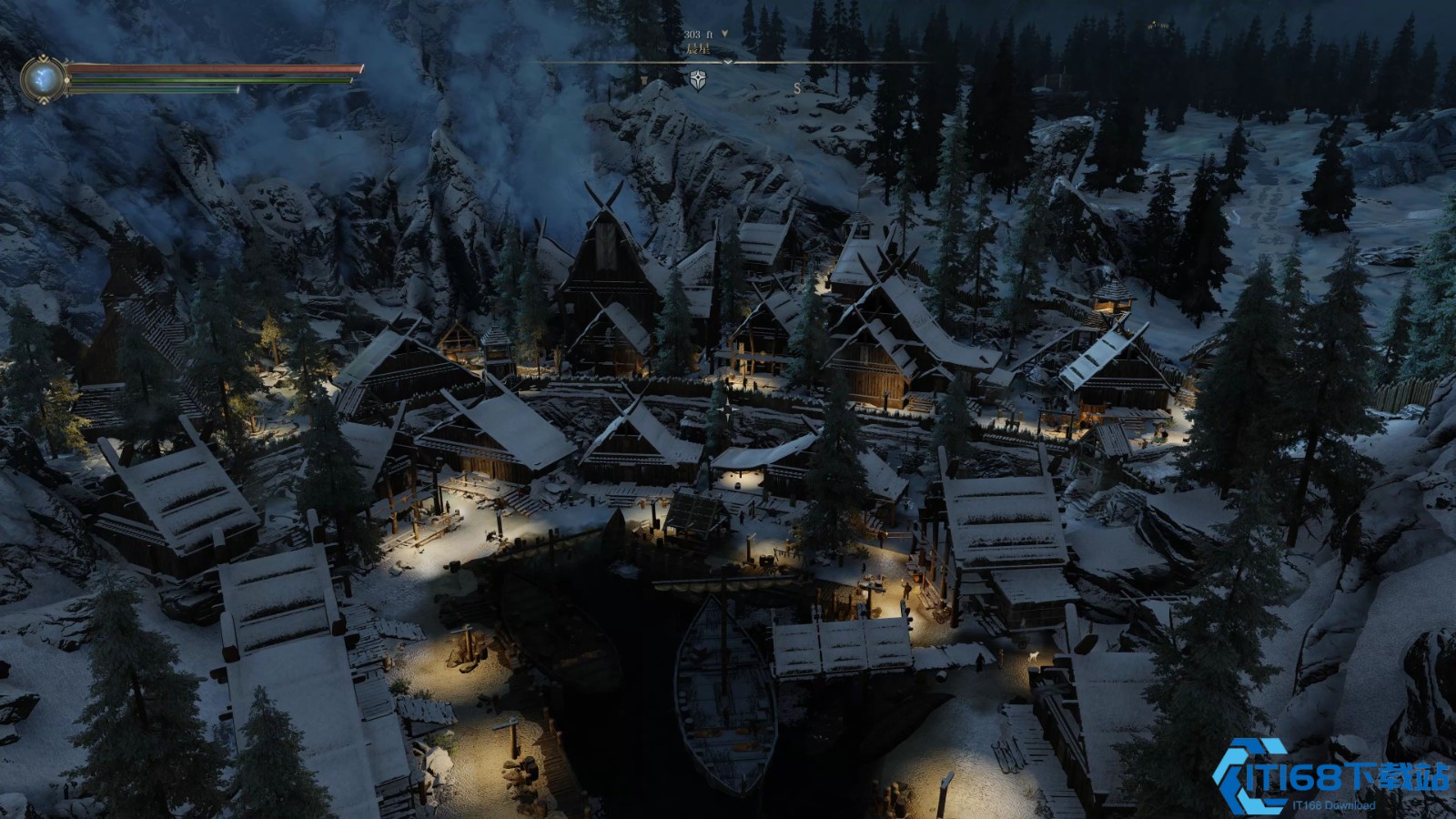Open the IT168 download site watermark logo
Screen dimensions: 1456x819
coord(1330,777)
